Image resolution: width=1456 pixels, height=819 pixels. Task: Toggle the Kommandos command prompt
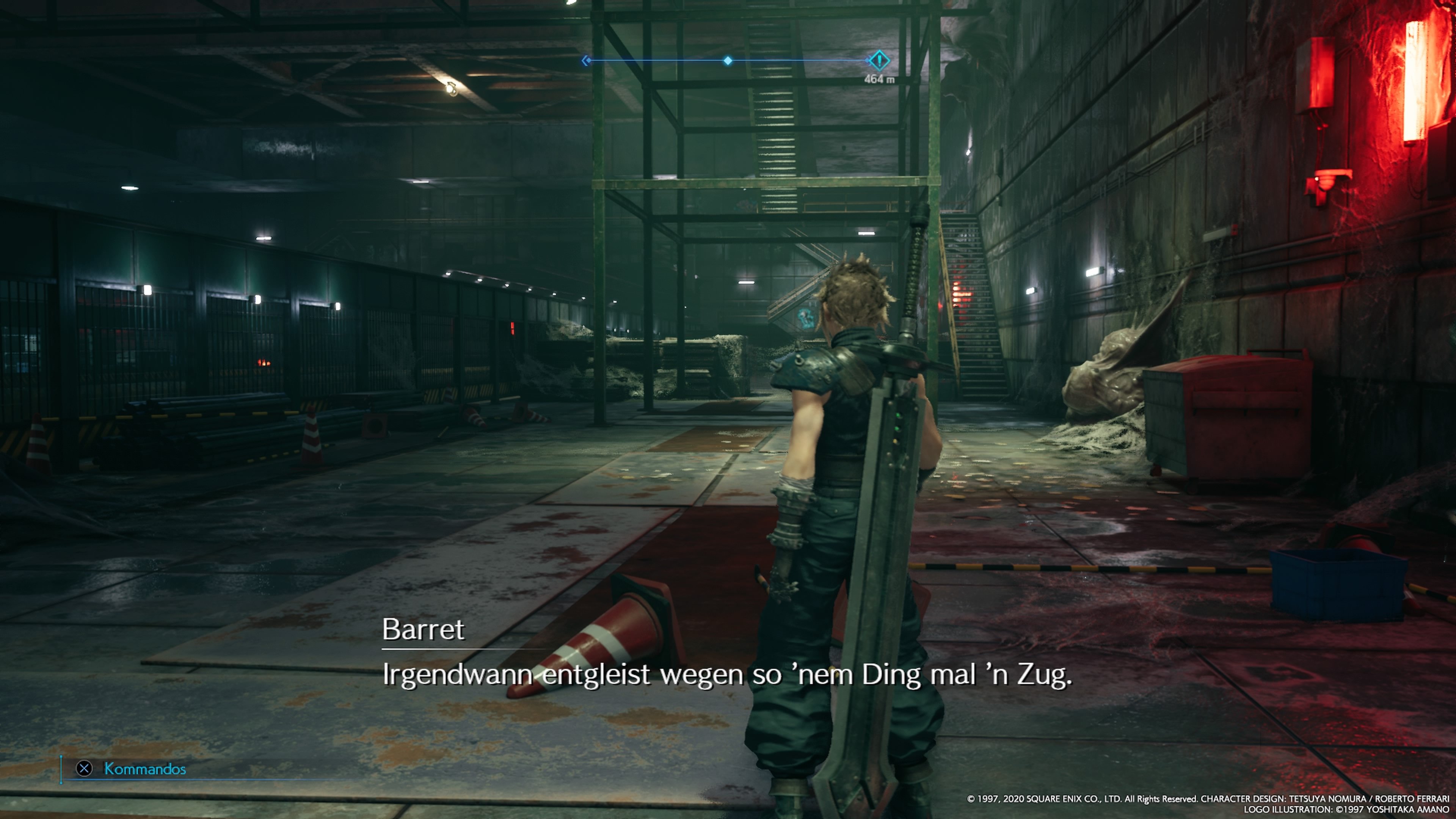pos(144,769)
